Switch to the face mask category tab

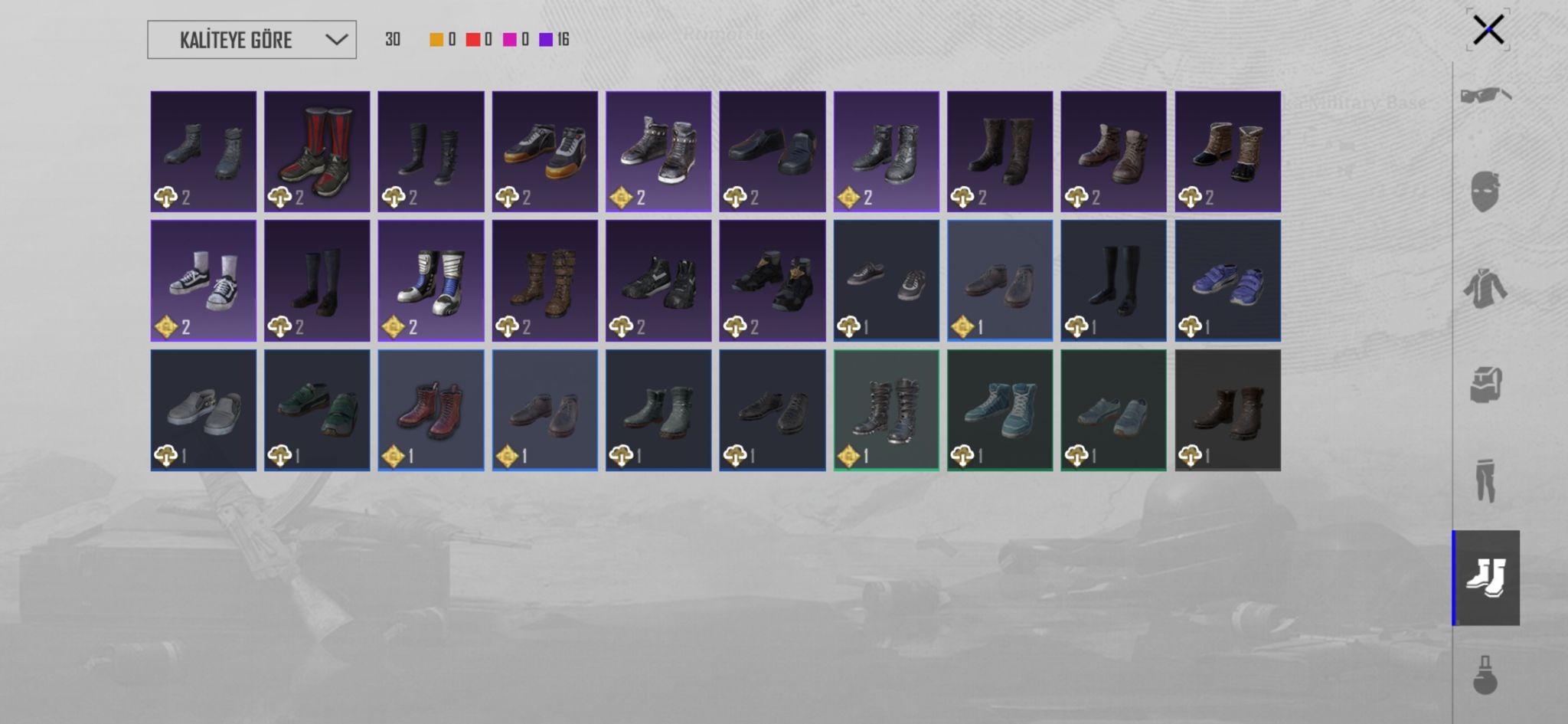point(1485,192)
